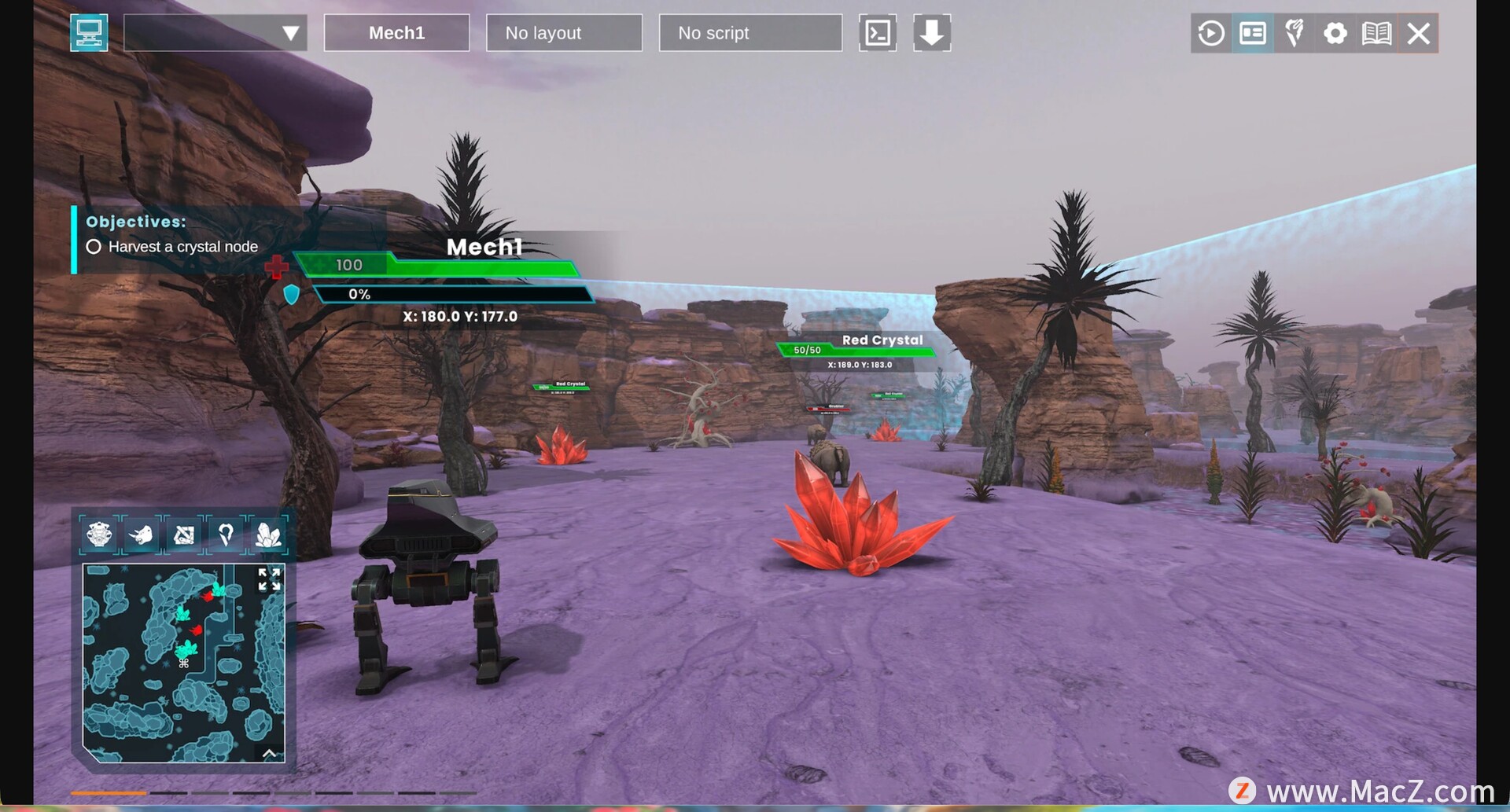This screenshot has height=812, width=1510.
Task: Toggle the crystal filter above the minimap
Action: (268, 535)
